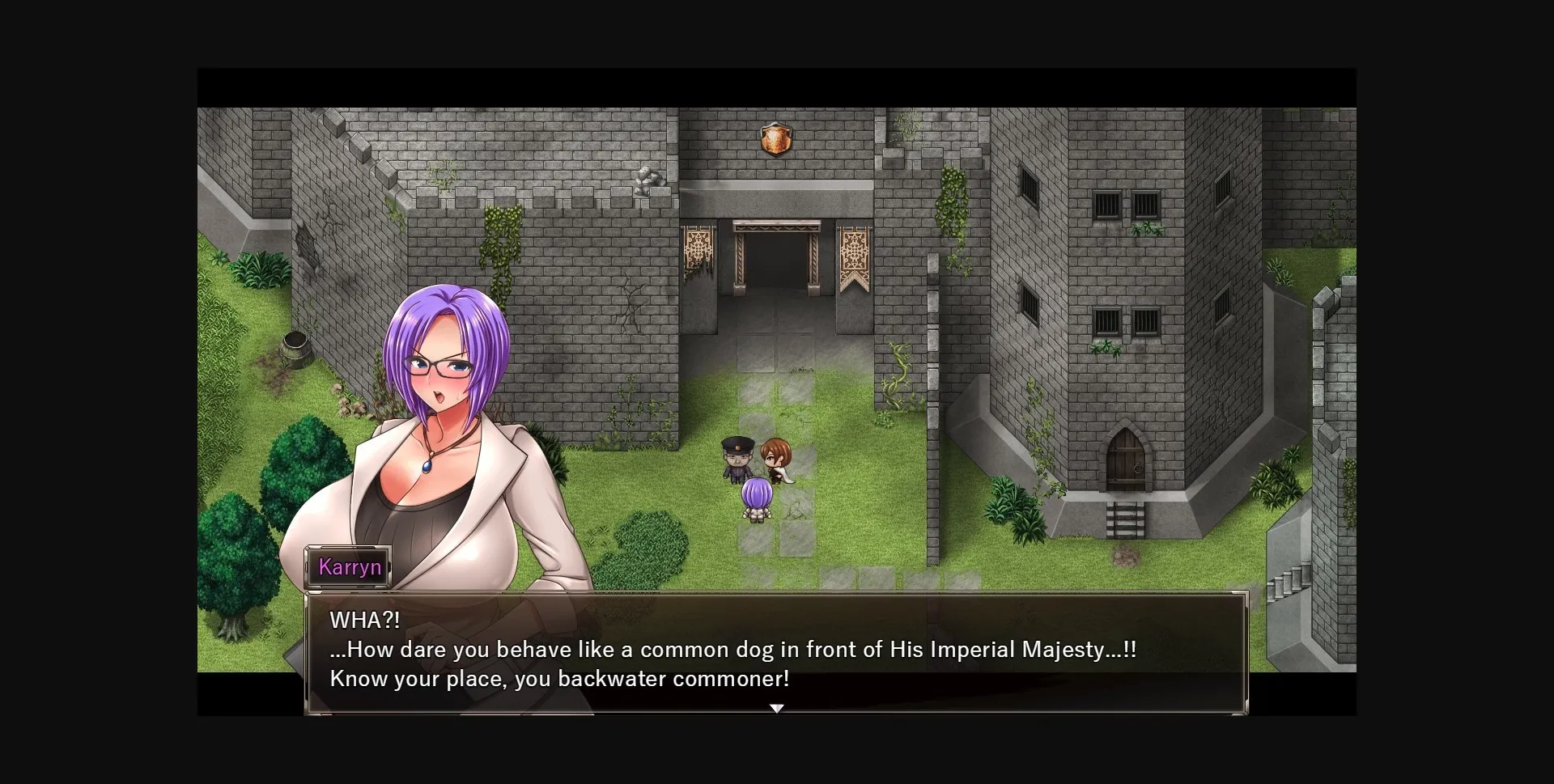1554x784 pixels.
Task: Select the Karryn nameplate
Action: pos(350,566)
